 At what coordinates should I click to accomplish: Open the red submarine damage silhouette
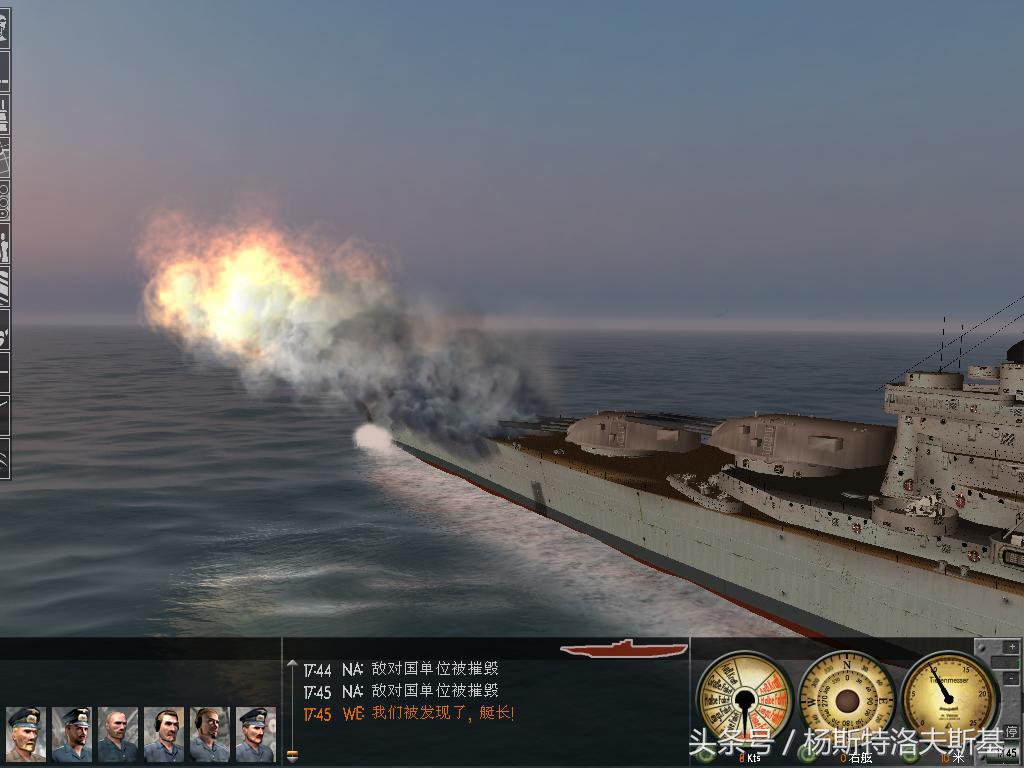(x=624, y=649)
